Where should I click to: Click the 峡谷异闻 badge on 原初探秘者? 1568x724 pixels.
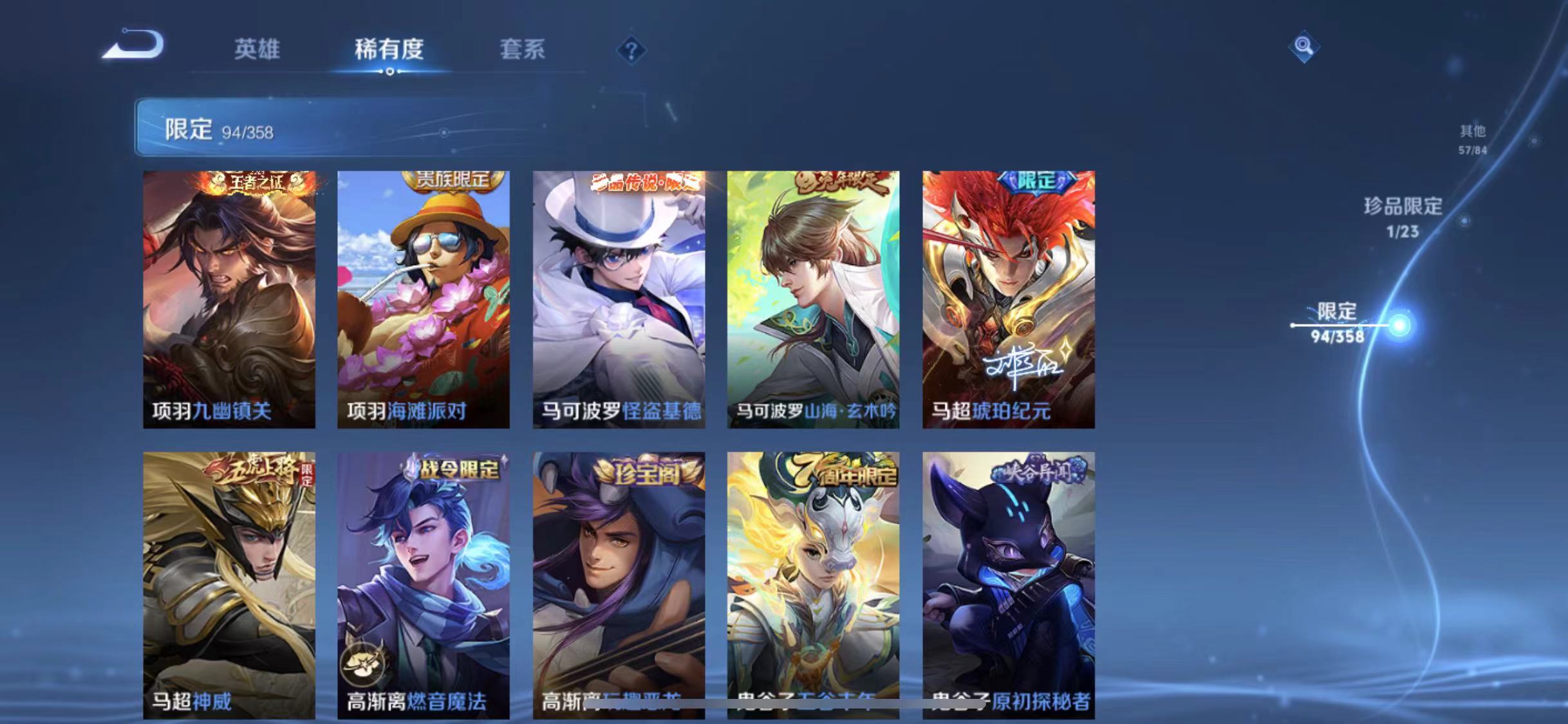pyautogui.click(x=1040, y=470)
